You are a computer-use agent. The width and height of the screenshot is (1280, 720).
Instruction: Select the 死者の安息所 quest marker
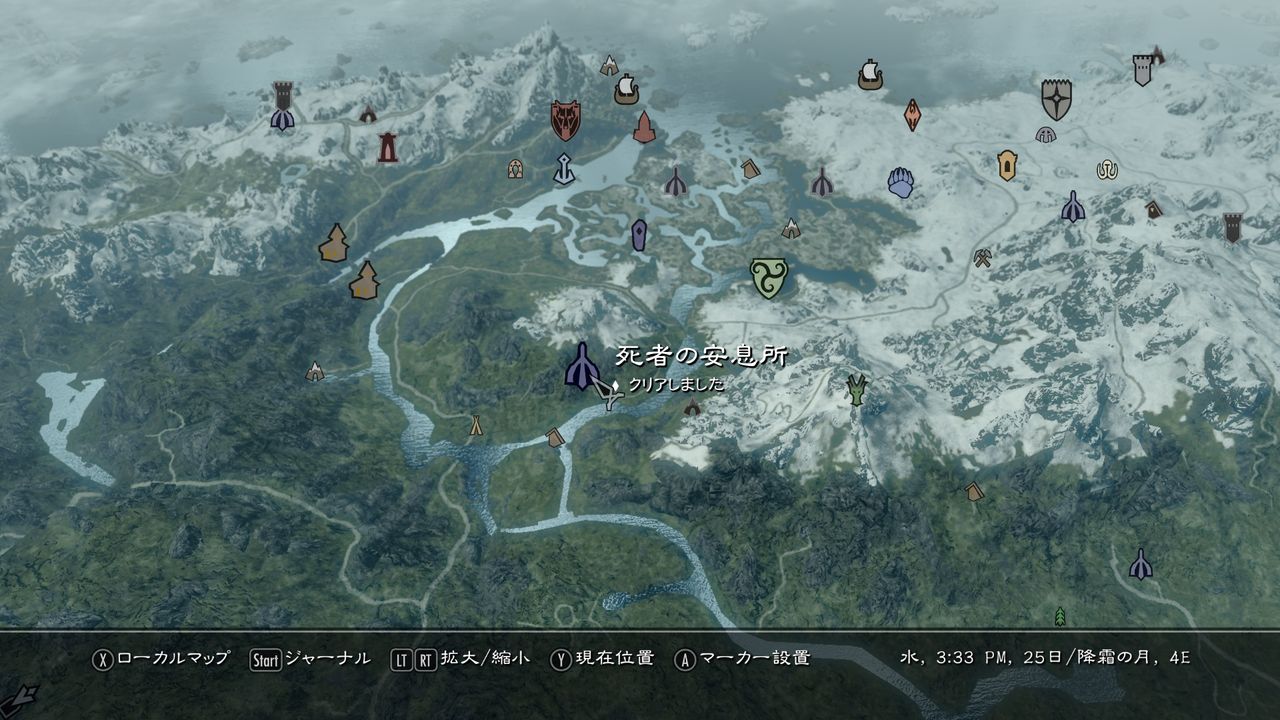(x=583, y=363)
